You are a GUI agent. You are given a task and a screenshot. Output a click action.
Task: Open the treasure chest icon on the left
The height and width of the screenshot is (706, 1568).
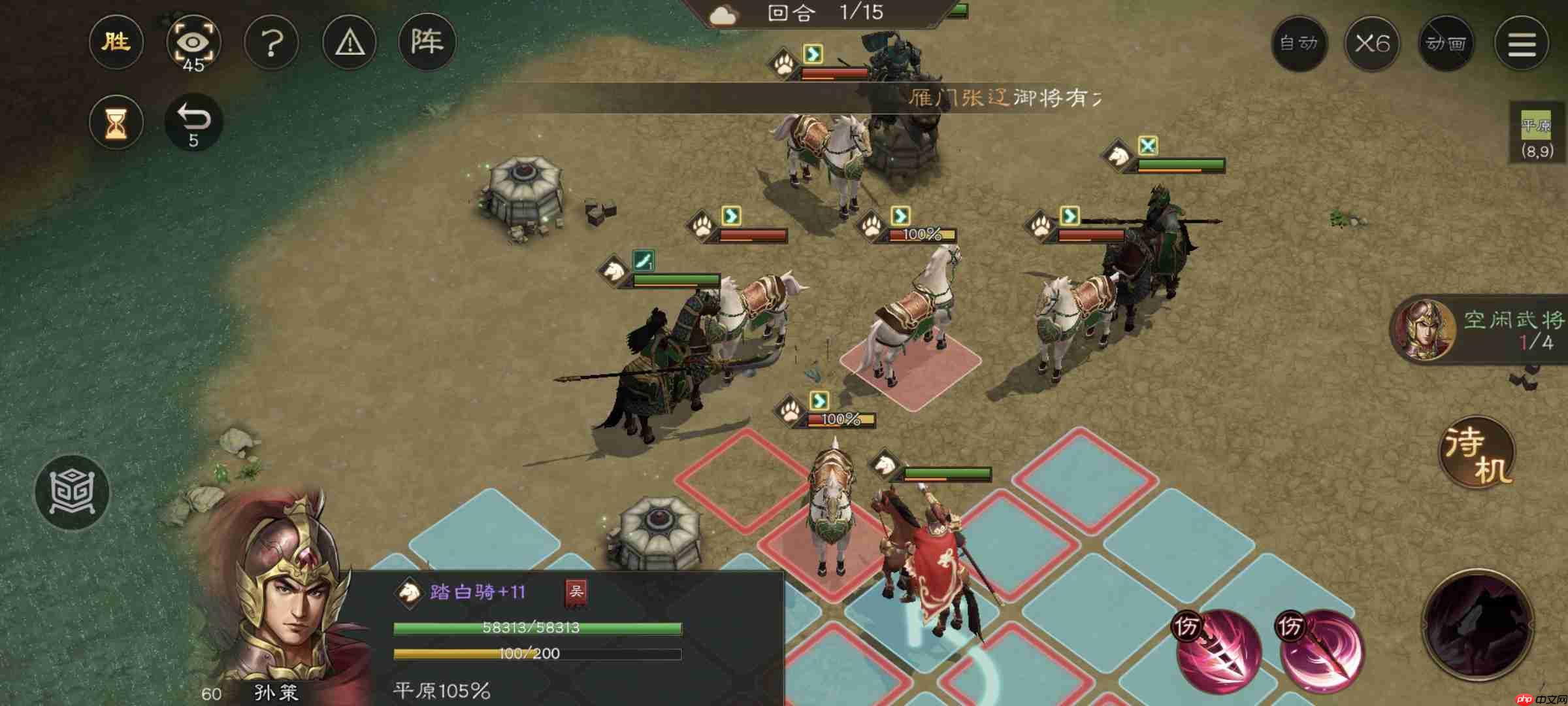tap(74, 493)
